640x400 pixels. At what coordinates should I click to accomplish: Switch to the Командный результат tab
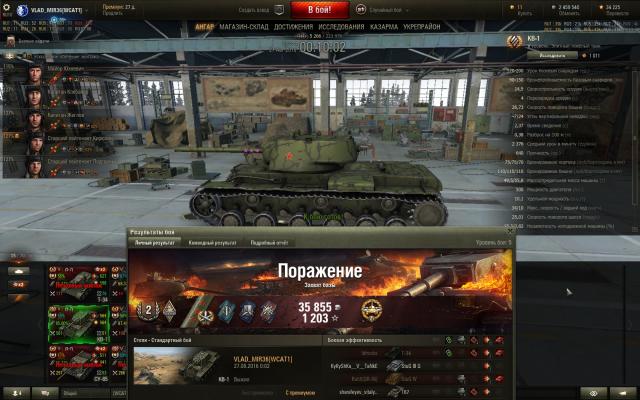[x=213, y=242]
